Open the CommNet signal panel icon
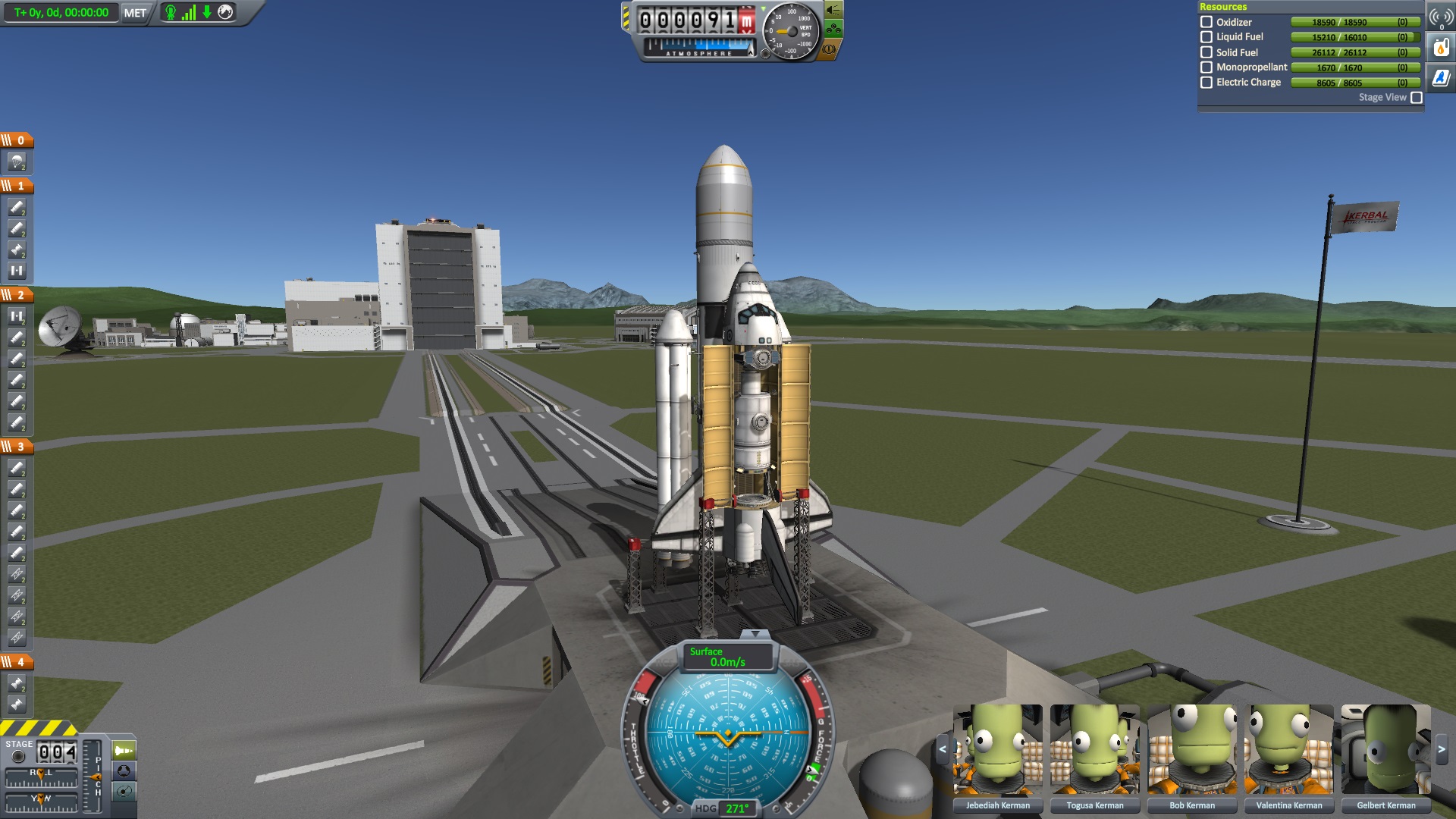The height and width of the screenshot is (819, 1456). point(1441,18)
